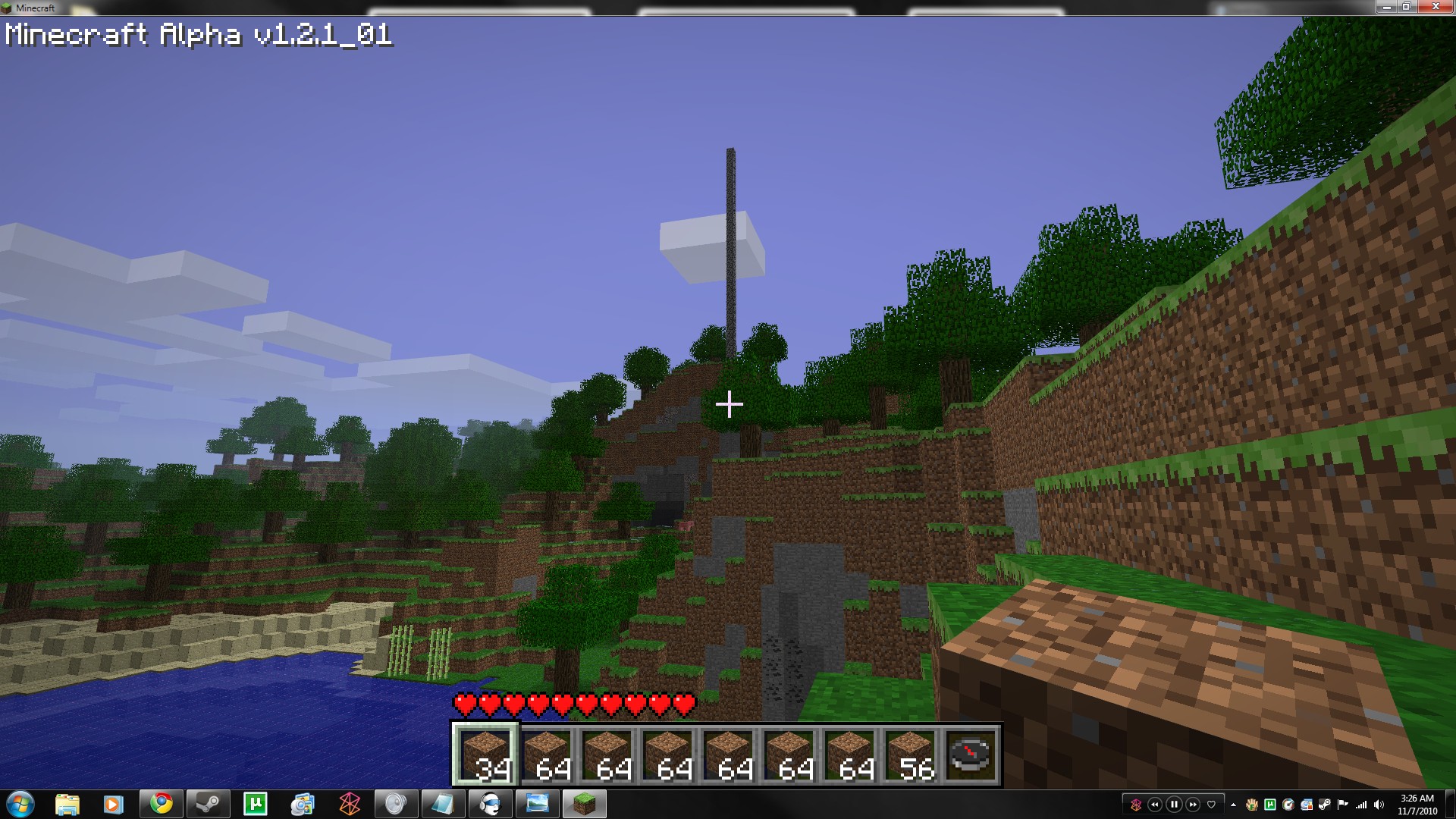
Task: Select the dirt stack of 34
Action: 485,754
